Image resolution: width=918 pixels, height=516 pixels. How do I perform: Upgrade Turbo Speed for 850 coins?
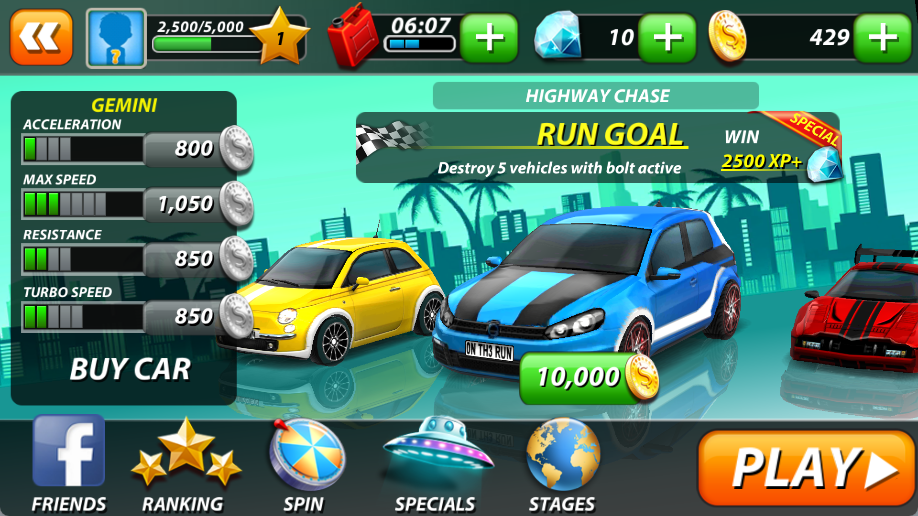pyautogui.click(x=196, y=317)
